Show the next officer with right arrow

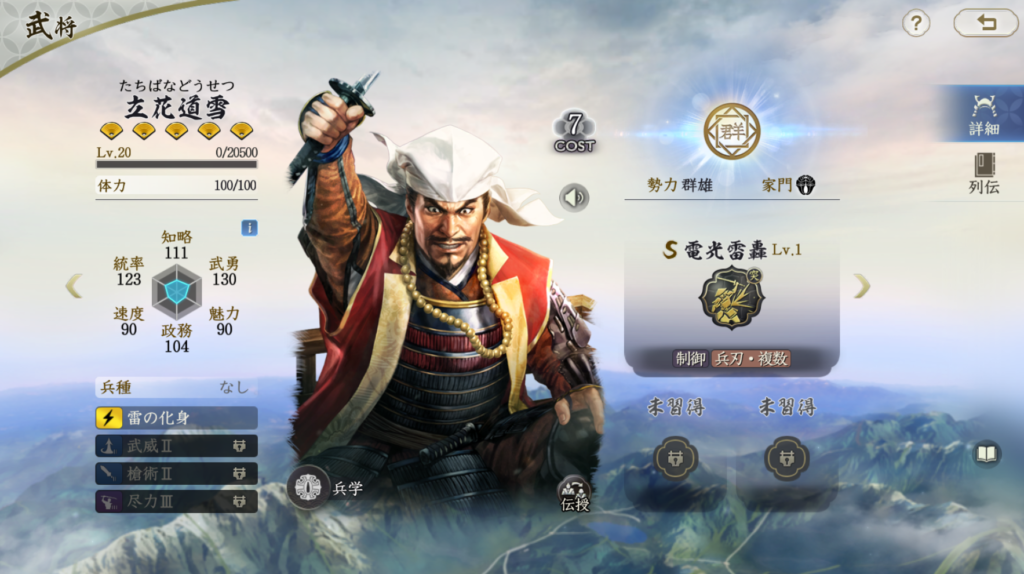(861, 286)
